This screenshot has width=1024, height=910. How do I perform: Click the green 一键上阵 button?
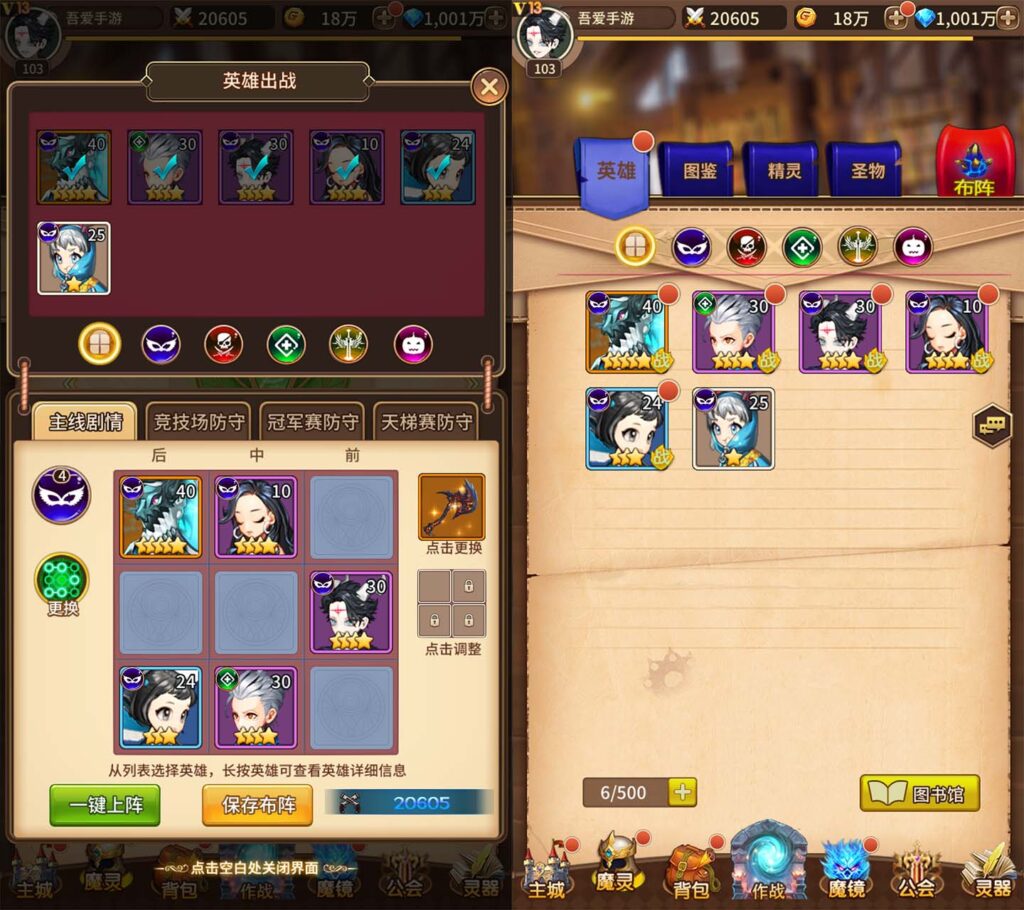coord(105,805)
